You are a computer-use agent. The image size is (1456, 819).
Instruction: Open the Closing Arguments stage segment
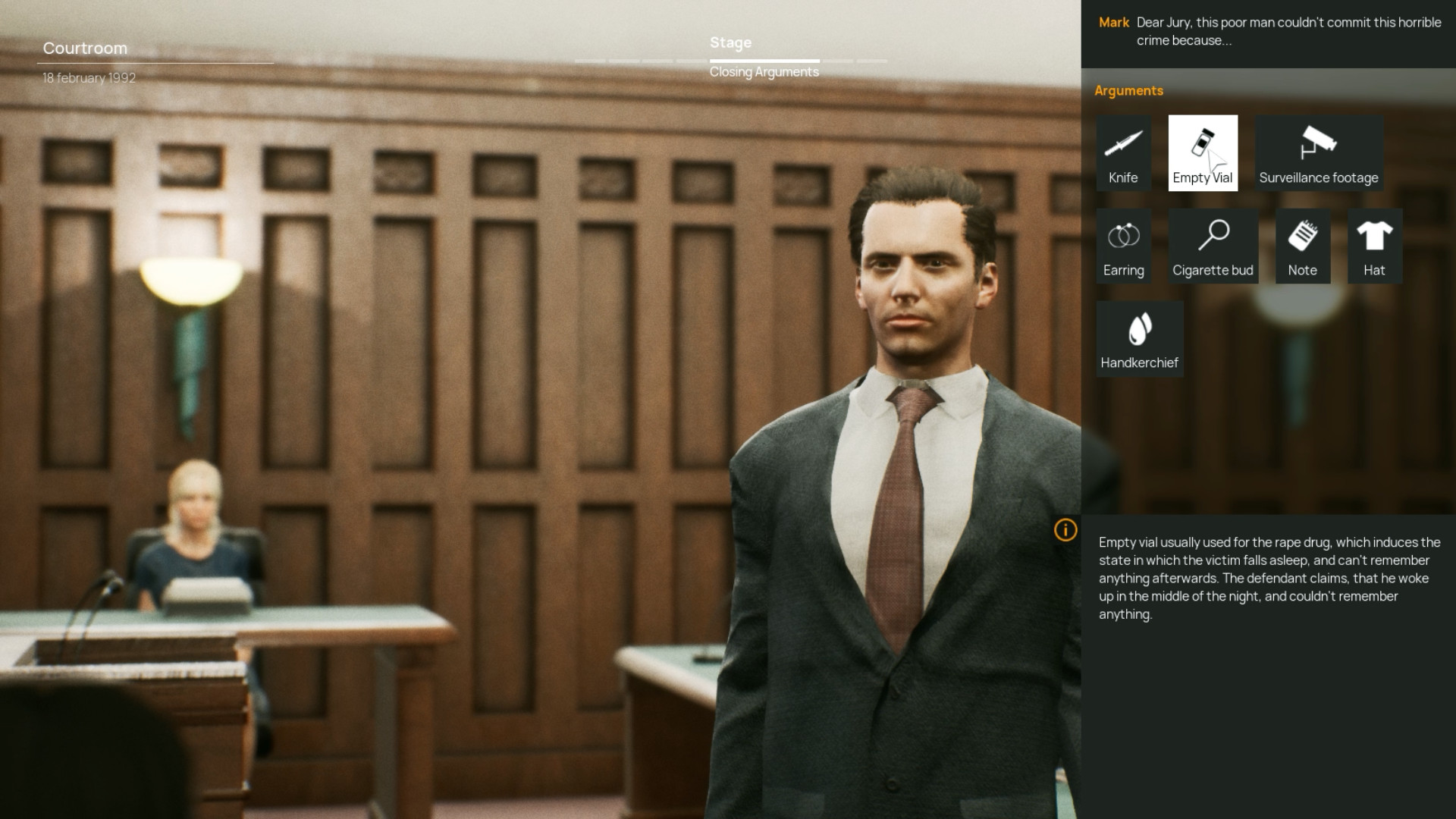tap(764, 72)
